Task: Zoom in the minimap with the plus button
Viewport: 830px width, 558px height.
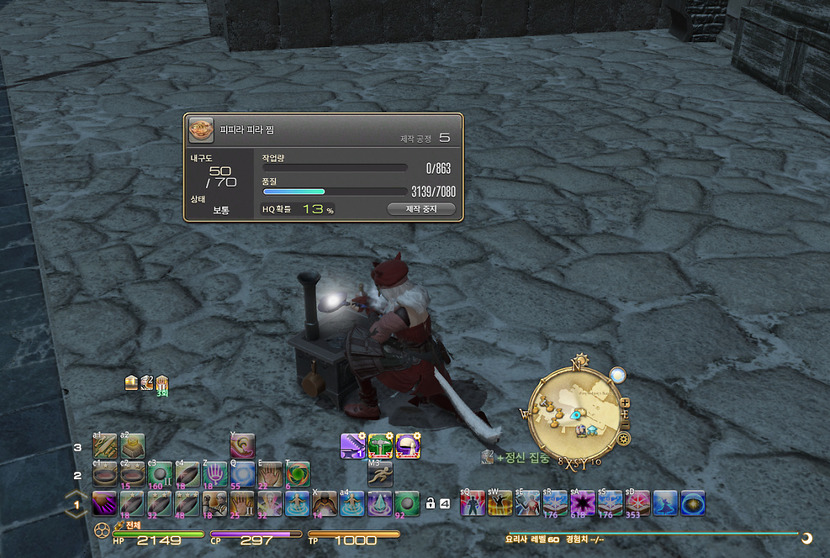Action: 625,403
